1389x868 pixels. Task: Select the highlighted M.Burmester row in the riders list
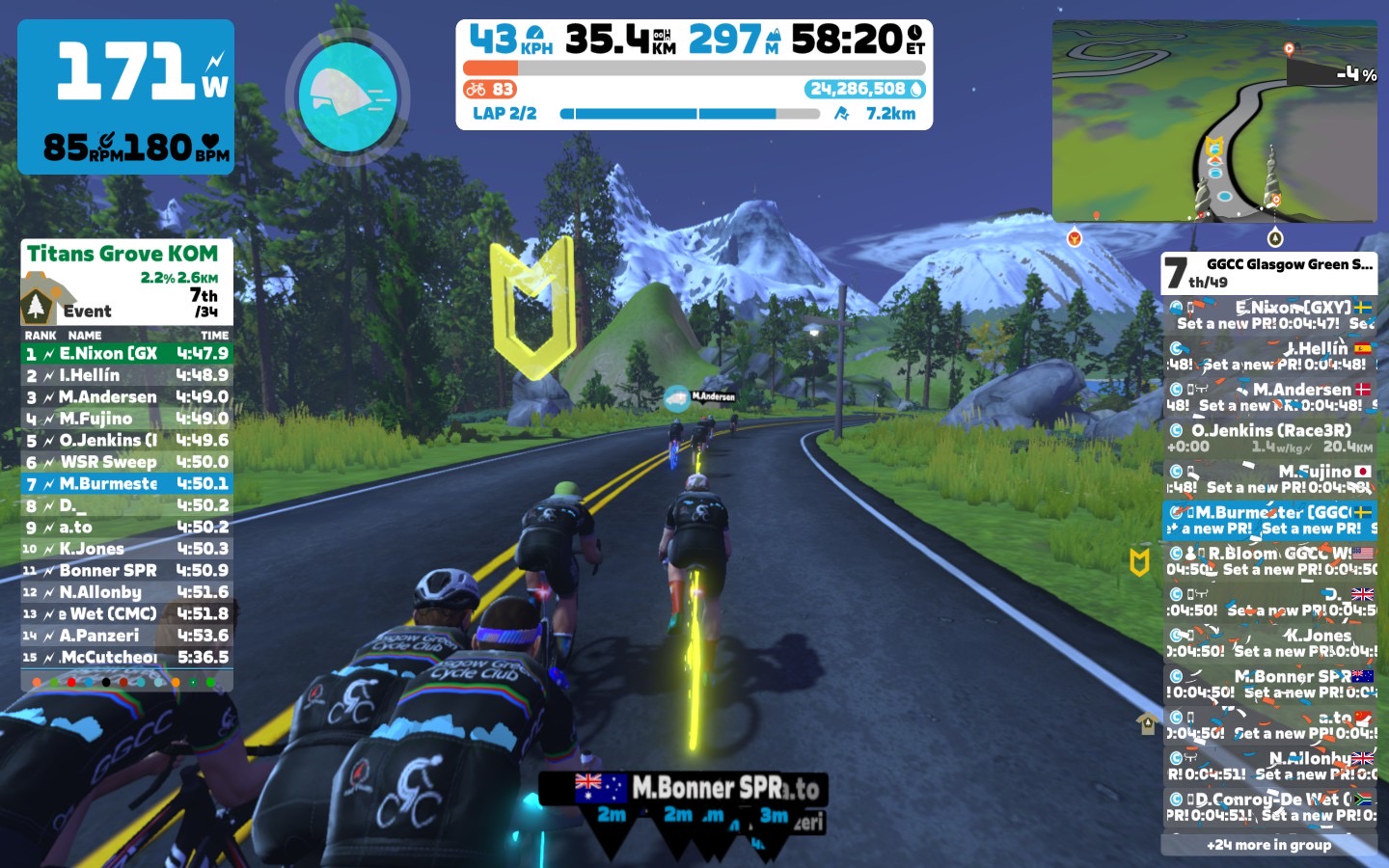1269,520
